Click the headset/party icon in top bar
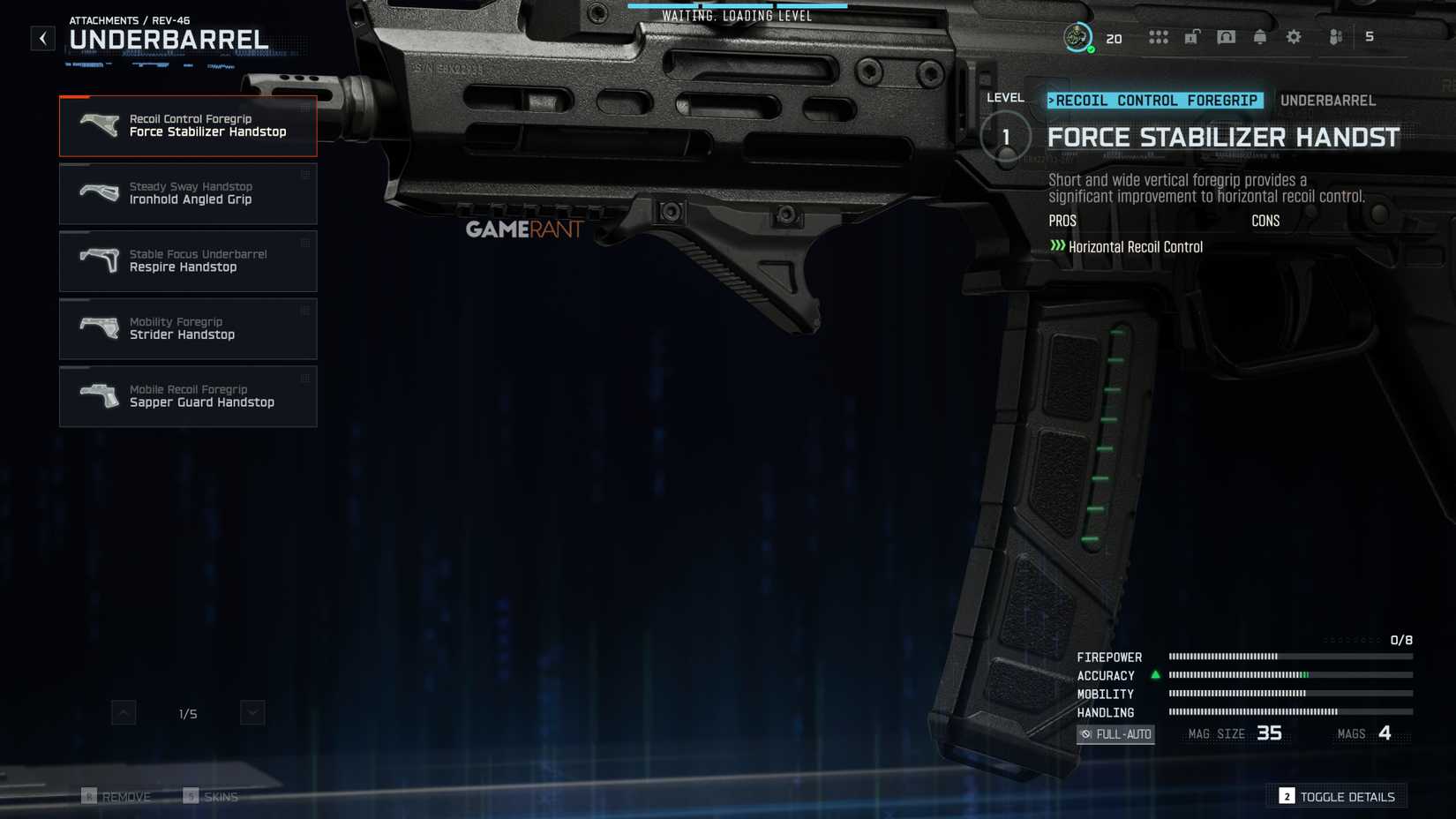The height and width of the screenshot is (819, 1456). pos(1226,37)
